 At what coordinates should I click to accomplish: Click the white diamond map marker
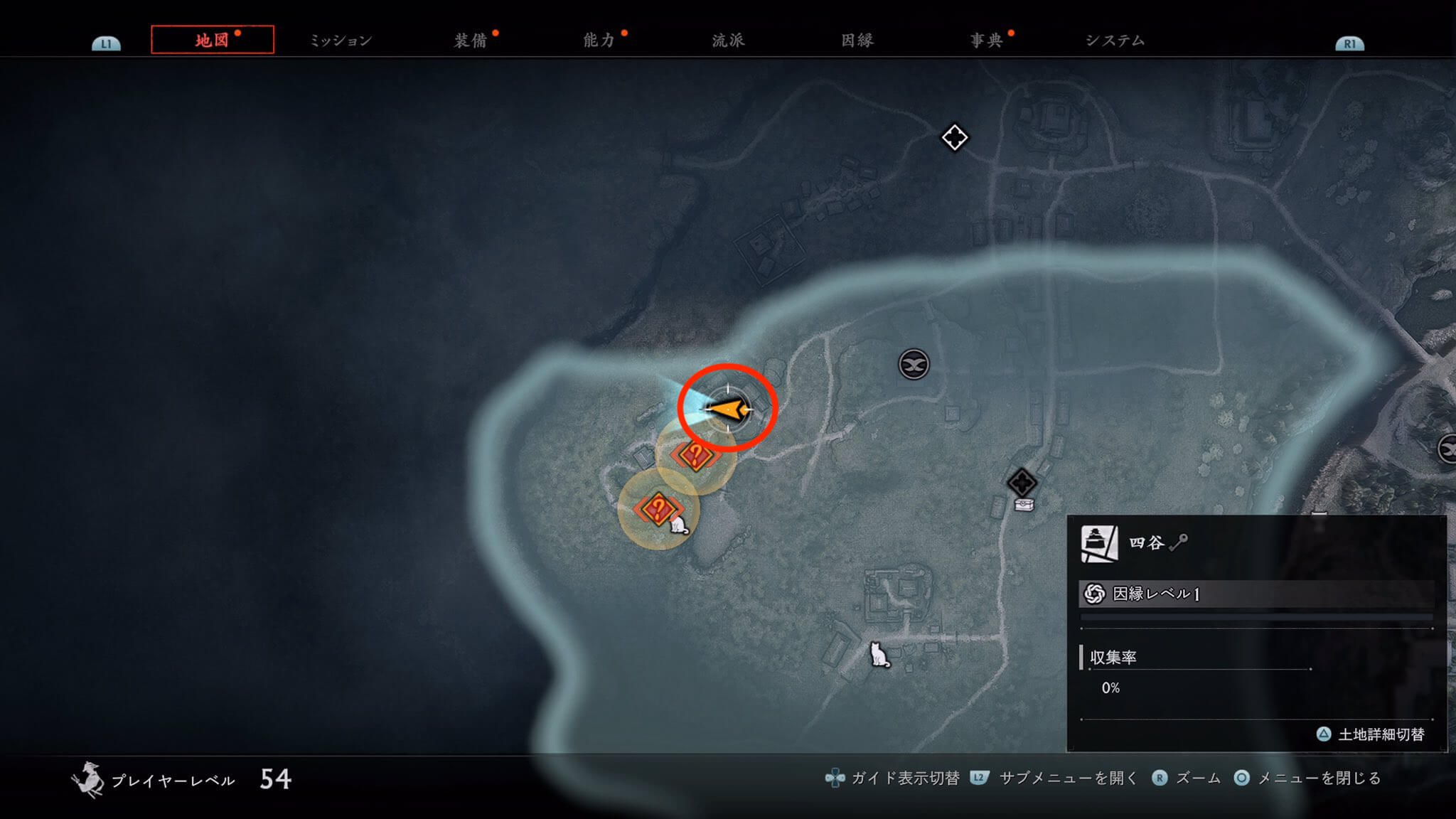(954, 137)
